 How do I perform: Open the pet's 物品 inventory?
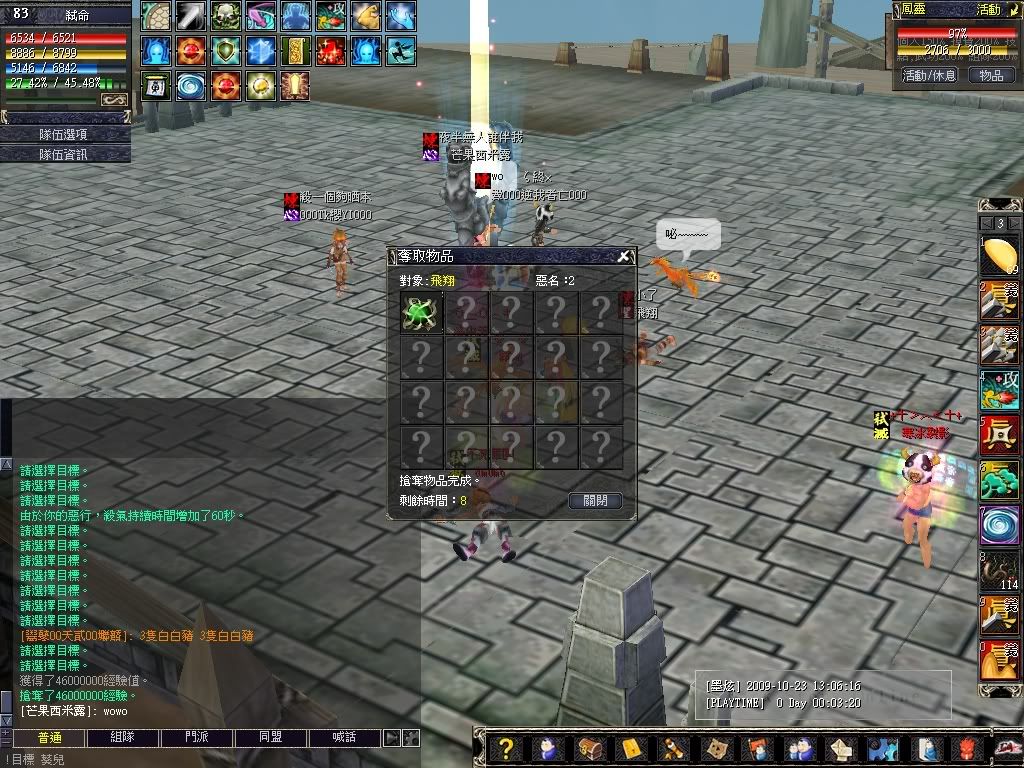pyautogui.click(x=990, y=75)
